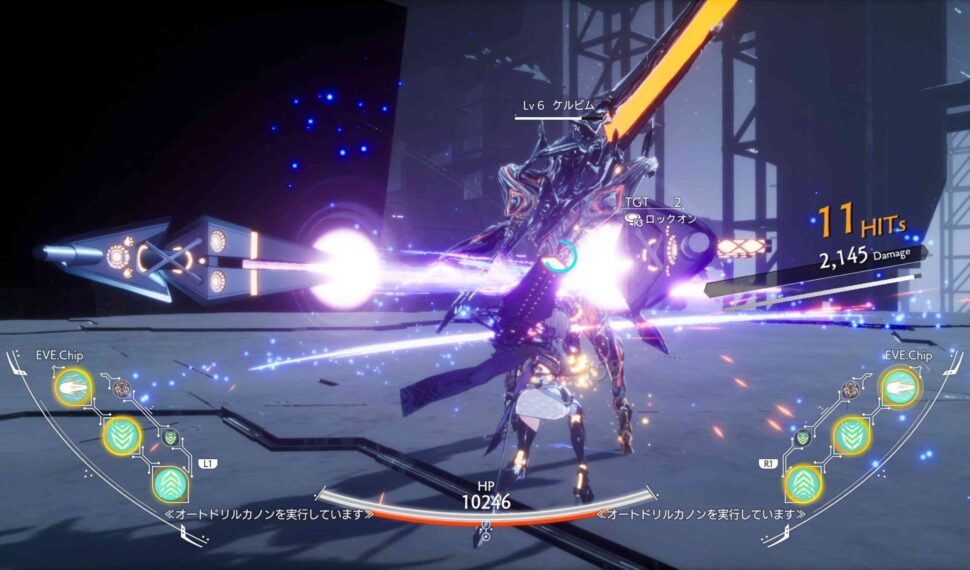The height and width of the screenshot is (570, 970).
Task: Pick the small dark spiral chip near L1
Action: 121,389
